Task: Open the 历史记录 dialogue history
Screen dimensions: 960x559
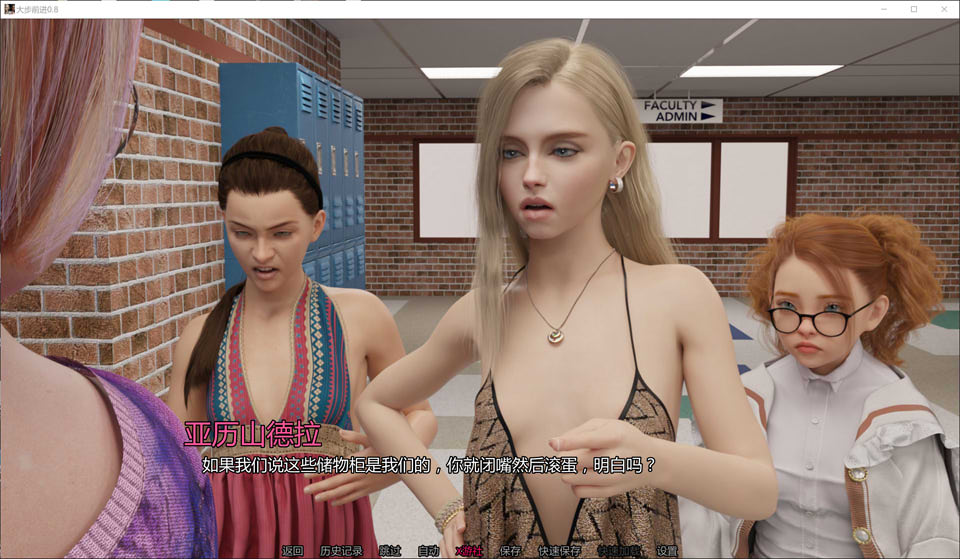Action: pyautogui.click(x=341, y=550)
